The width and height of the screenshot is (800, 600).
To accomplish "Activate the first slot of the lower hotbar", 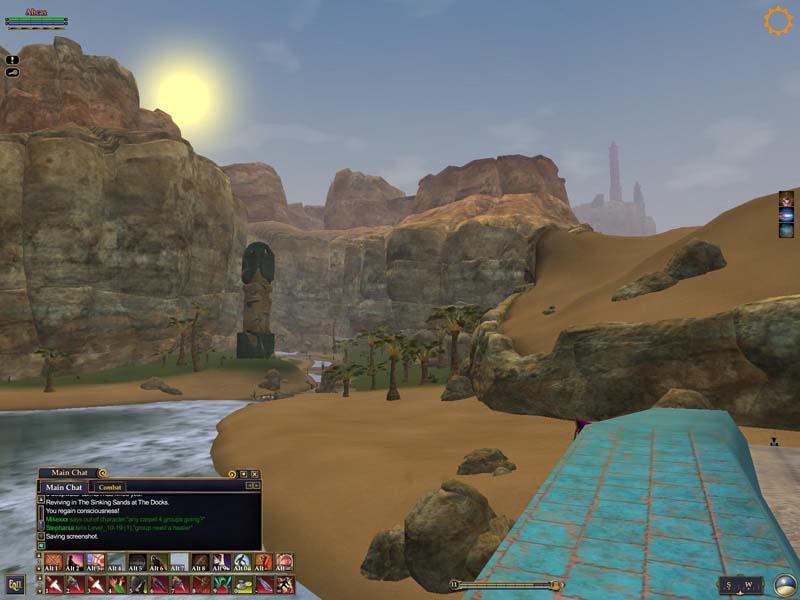I will 53,583.
